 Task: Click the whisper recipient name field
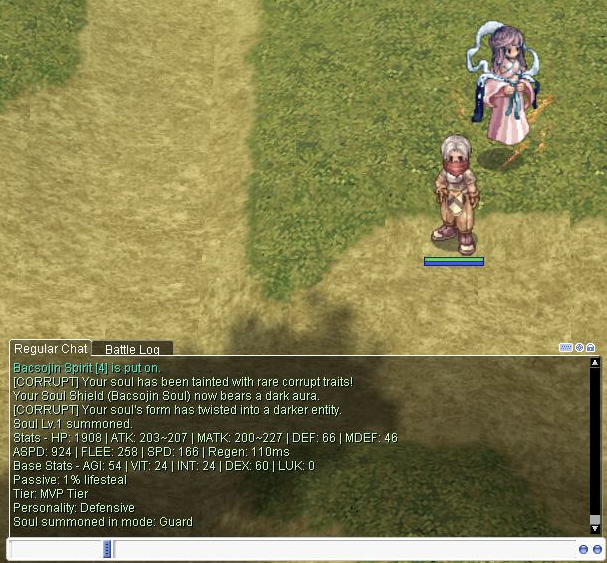57,549
